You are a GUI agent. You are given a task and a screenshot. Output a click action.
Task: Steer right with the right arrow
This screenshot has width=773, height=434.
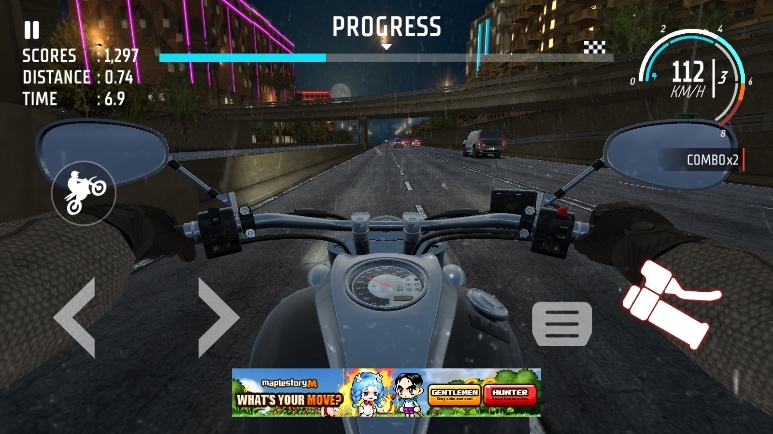click(218, 318)
